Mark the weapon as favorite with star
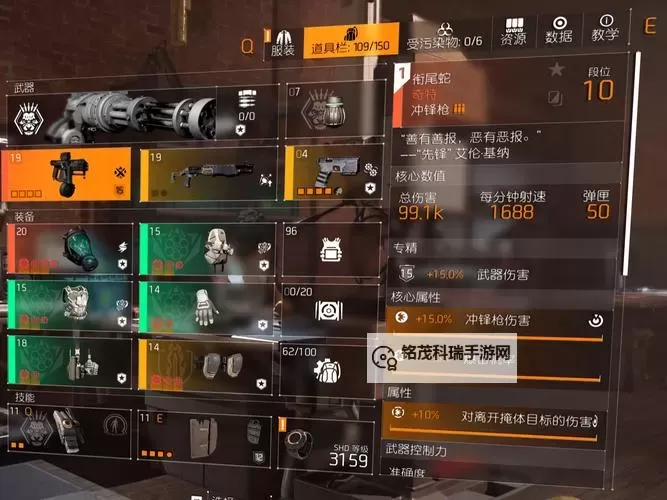 coord(557,70)
